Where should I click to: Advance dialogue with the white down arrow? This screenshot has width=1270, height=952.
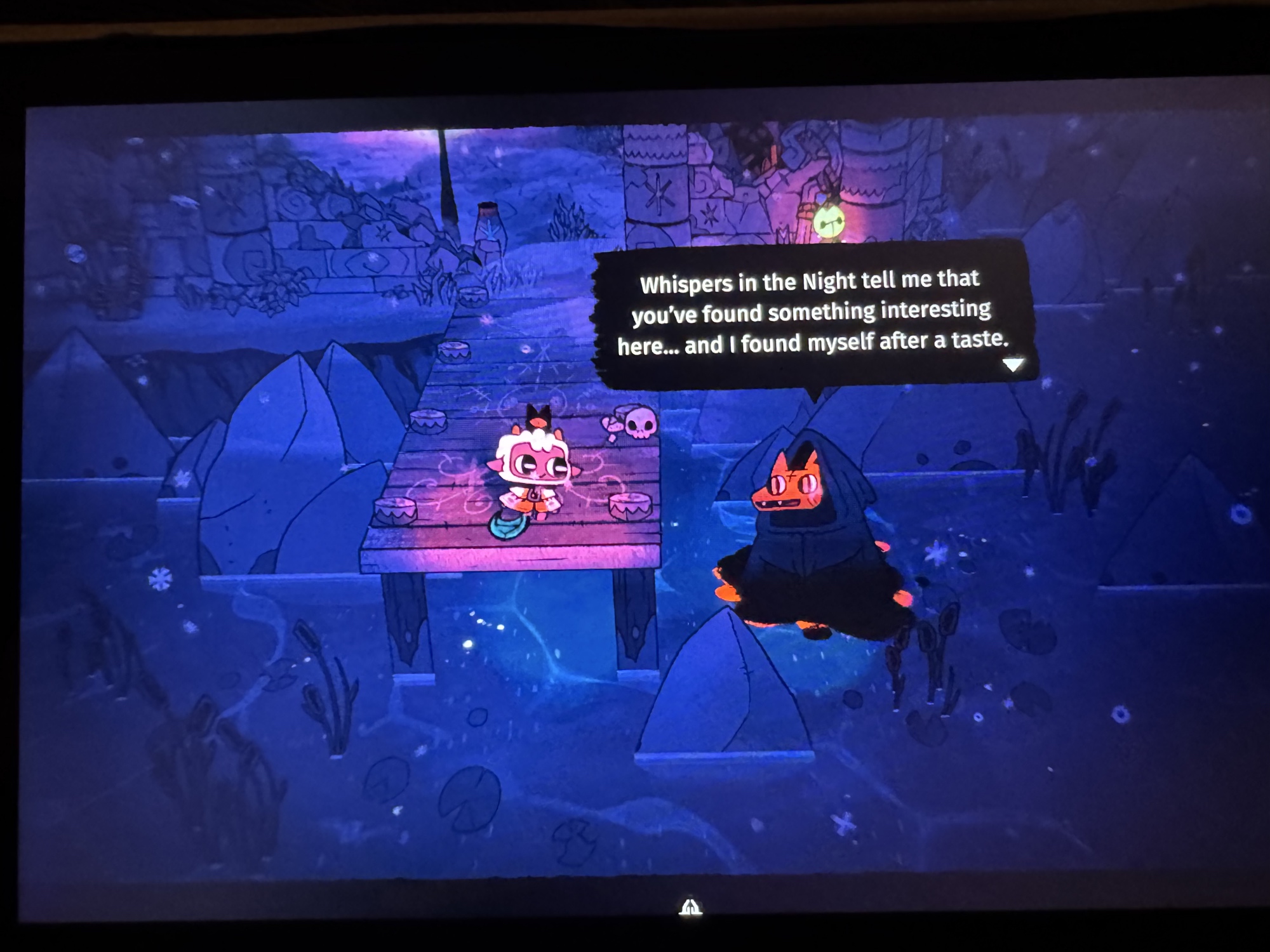[1013, 365]
